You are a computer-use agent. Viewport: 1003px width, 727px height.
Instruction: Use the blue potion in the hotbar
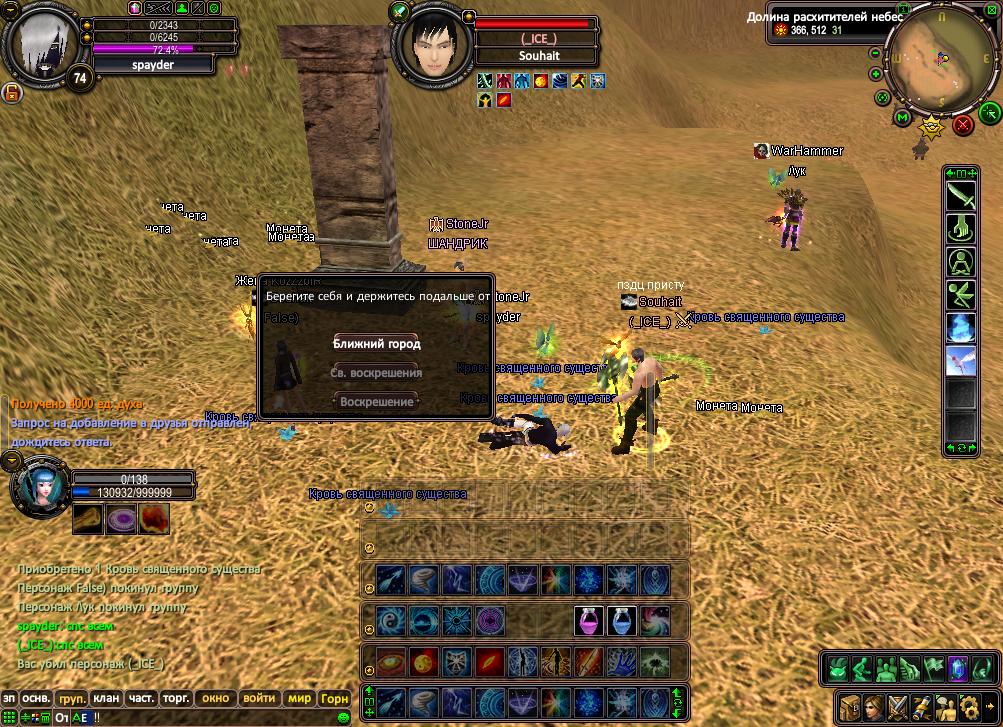coord(621,620)
